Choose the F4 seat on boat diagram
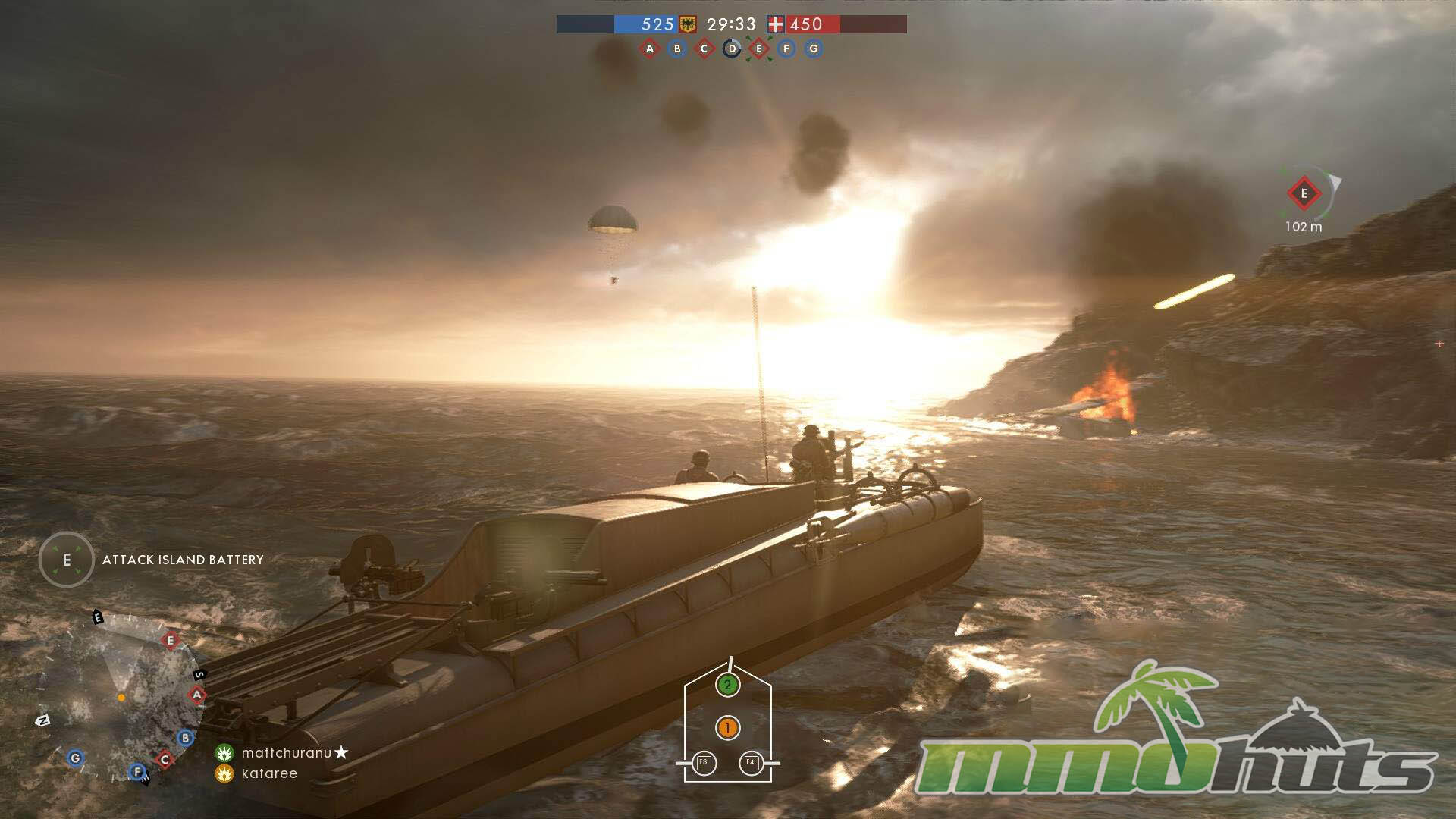Viewport: 1456px width, 819px height. point(751,762)
